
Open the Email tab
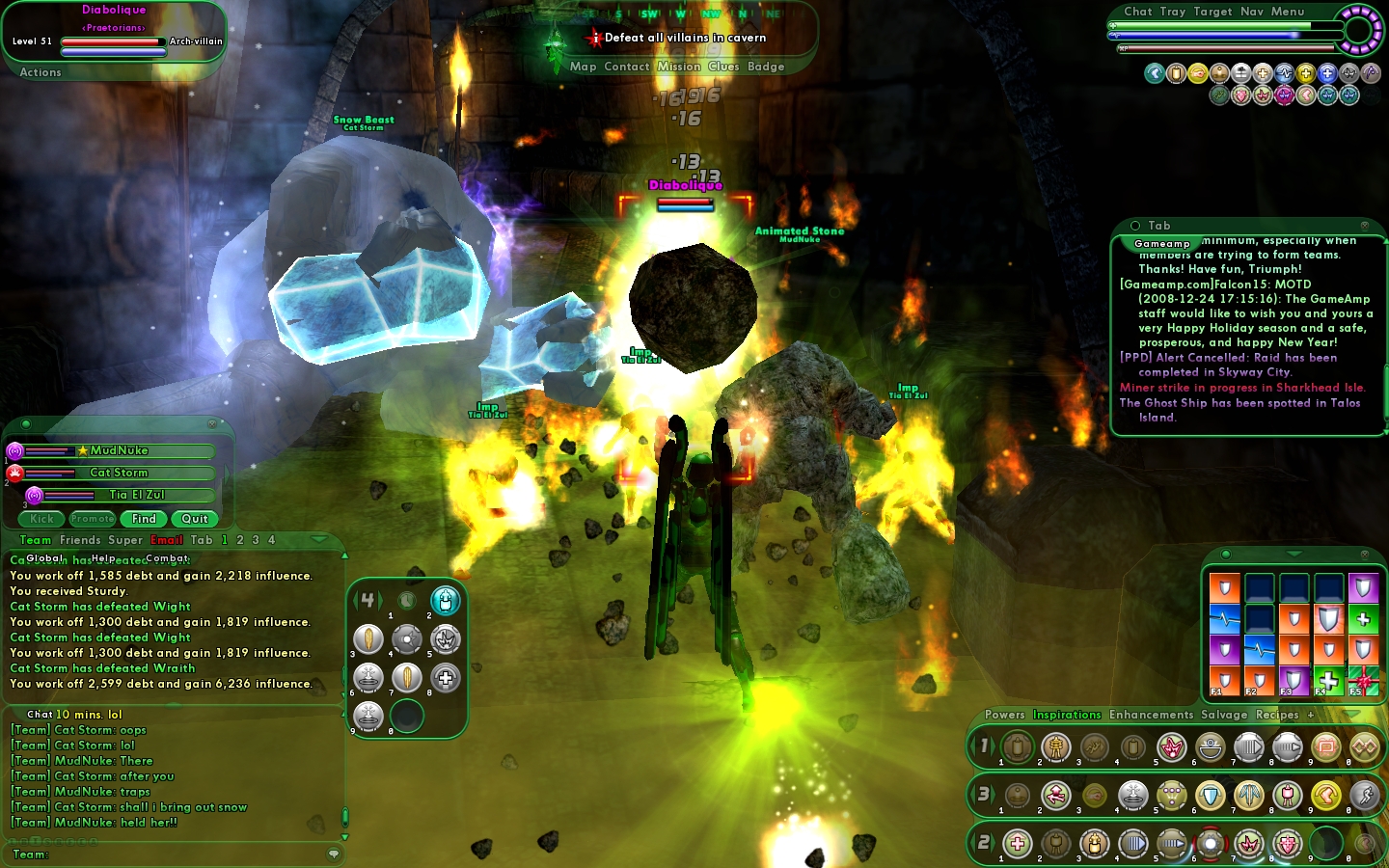click(x=167, y=540)
